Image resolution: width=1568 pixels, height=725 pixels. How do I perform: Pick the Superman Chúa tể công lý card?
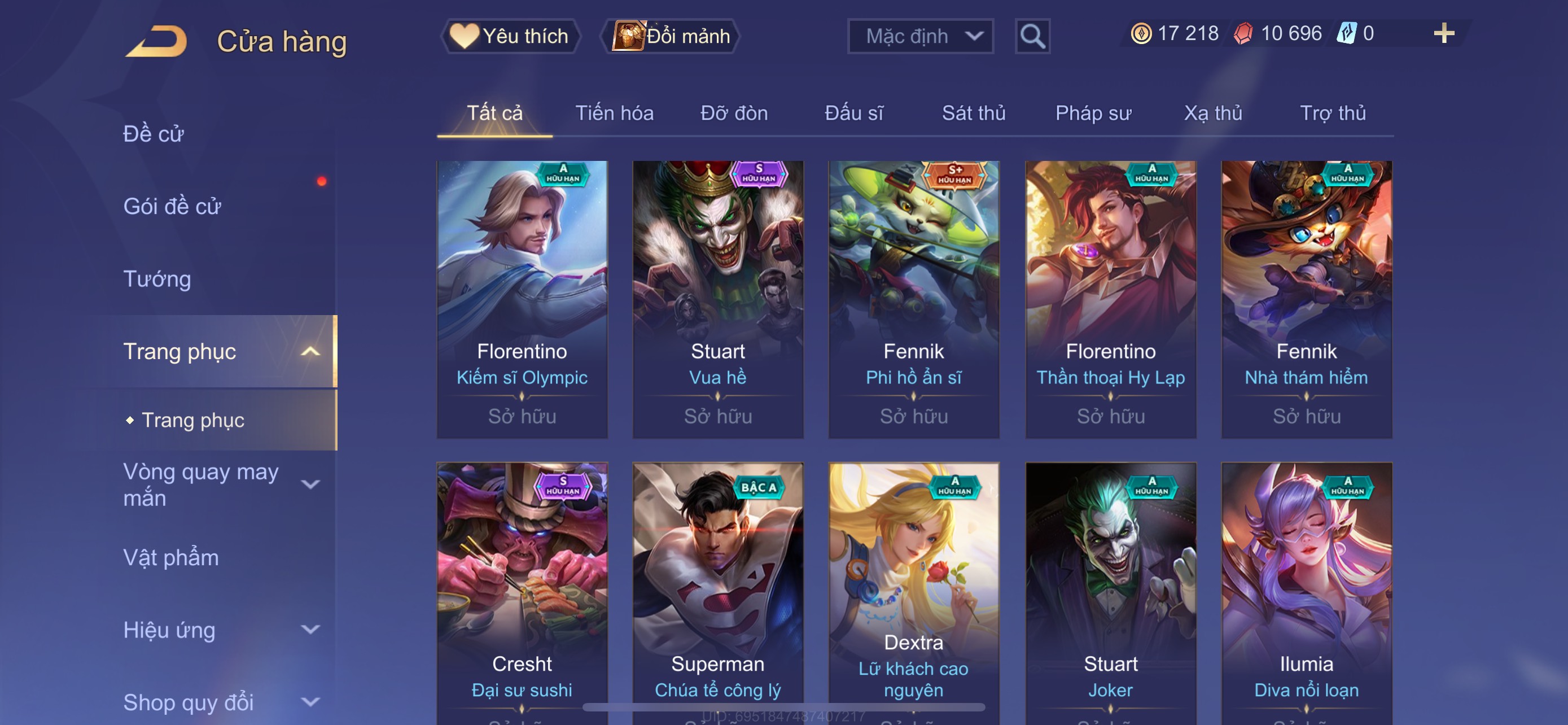pos(717,591)
